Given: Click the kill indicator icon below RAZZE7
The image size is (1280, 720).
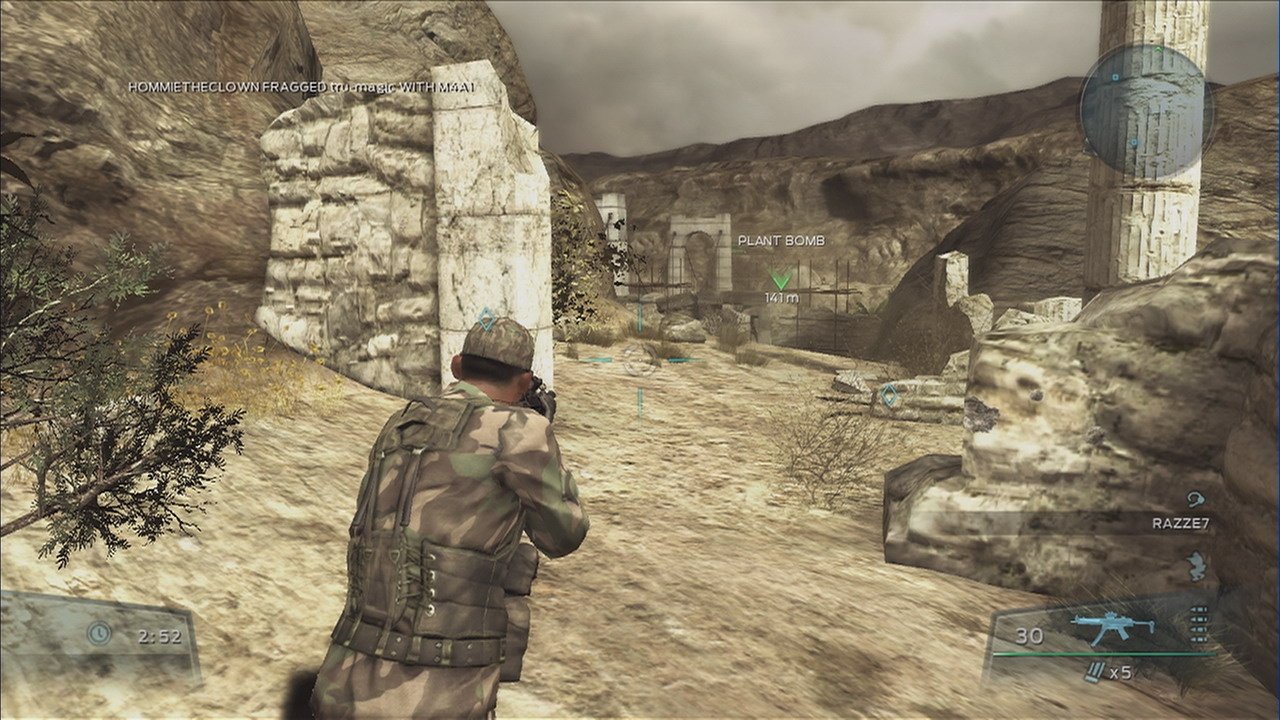Looking at the screenshot, I should pyautogui.click(x=1196, y=566).
